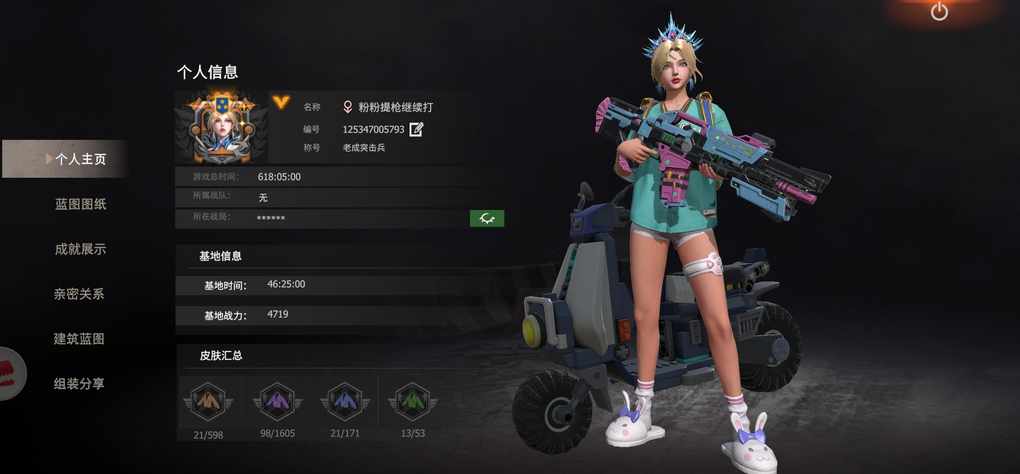Open the 亲密关系 tab
This screenshot has height=474, width=1020.
(x=79, y=294)
